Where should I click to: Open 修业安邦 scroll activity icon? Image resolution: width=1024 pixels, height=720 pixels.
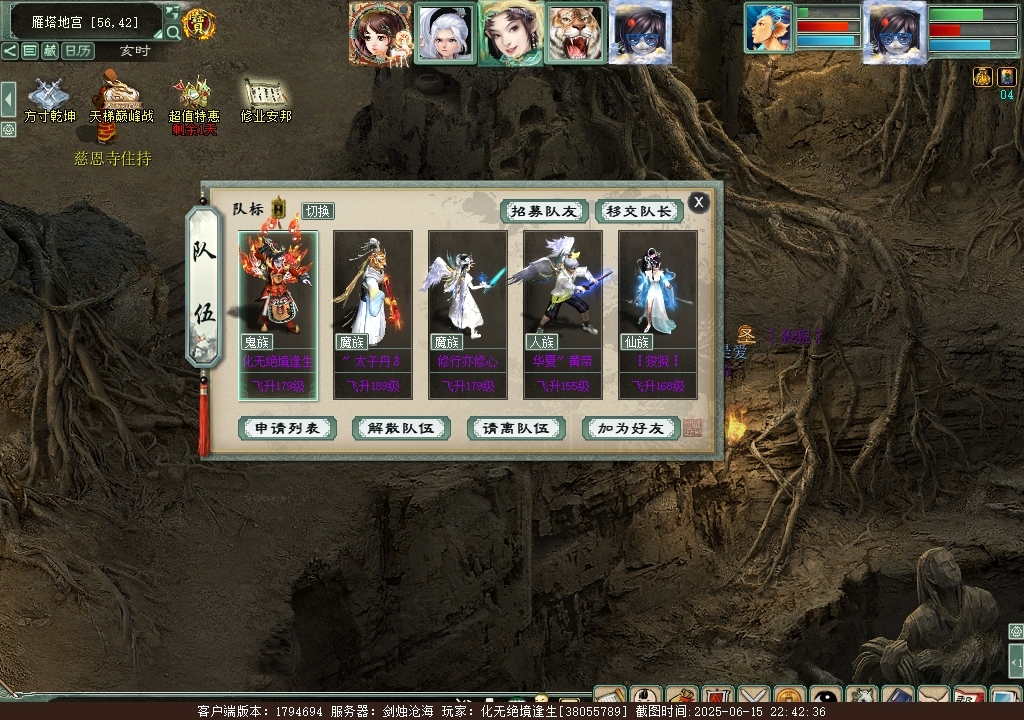coord(265,98)
